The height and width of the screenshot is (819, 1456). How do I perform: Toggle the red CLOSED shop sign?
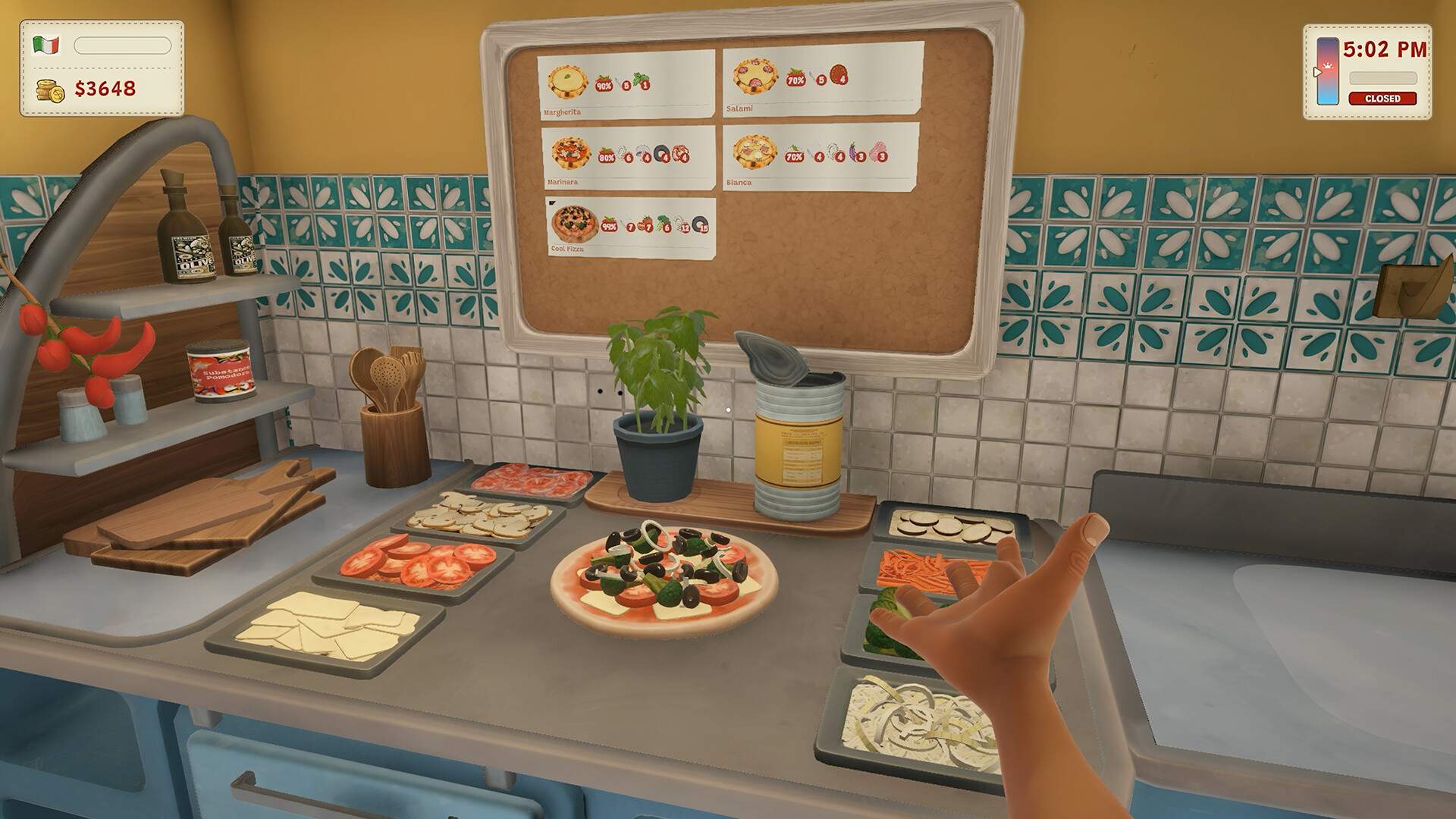[x=1382, y=99]
